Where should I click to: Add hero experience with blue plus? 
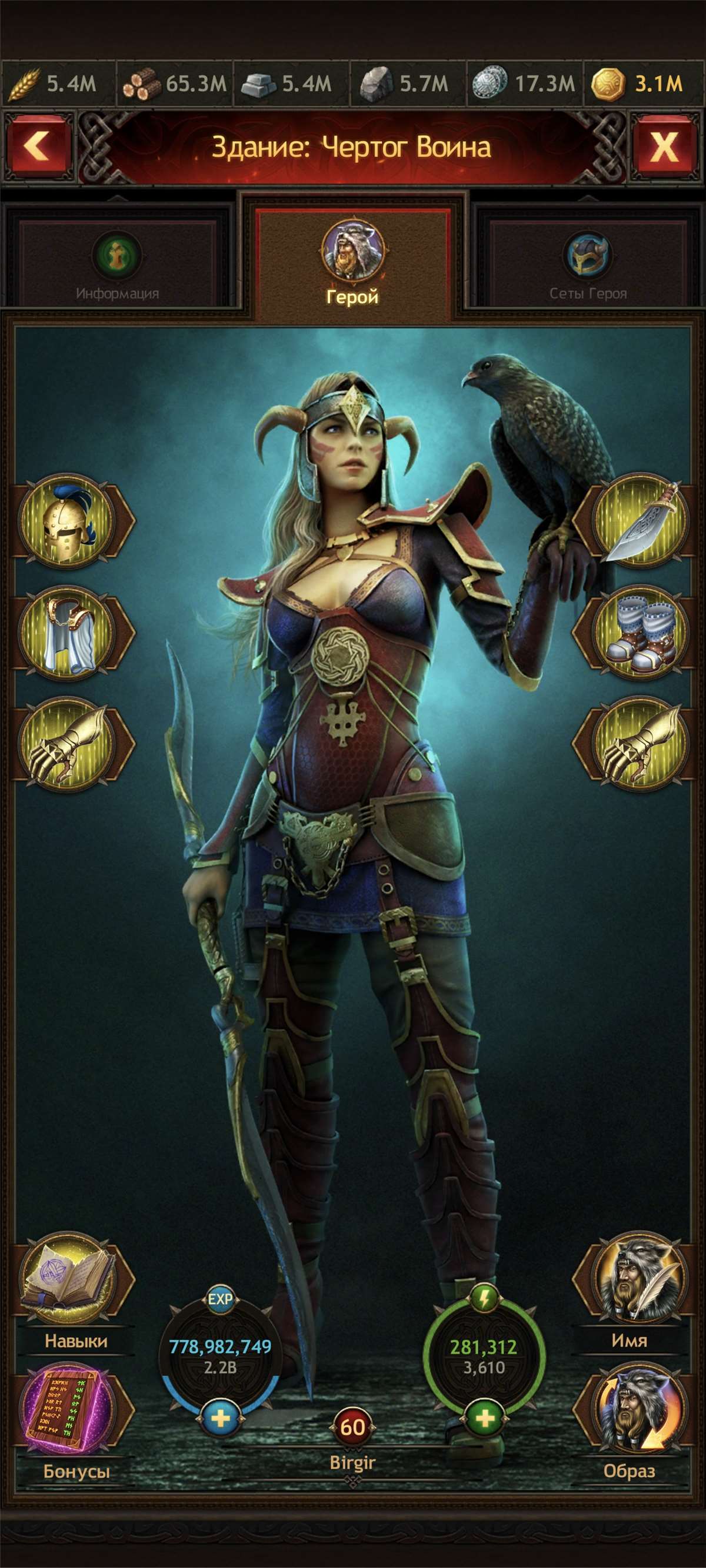[x=220, y=1419]
